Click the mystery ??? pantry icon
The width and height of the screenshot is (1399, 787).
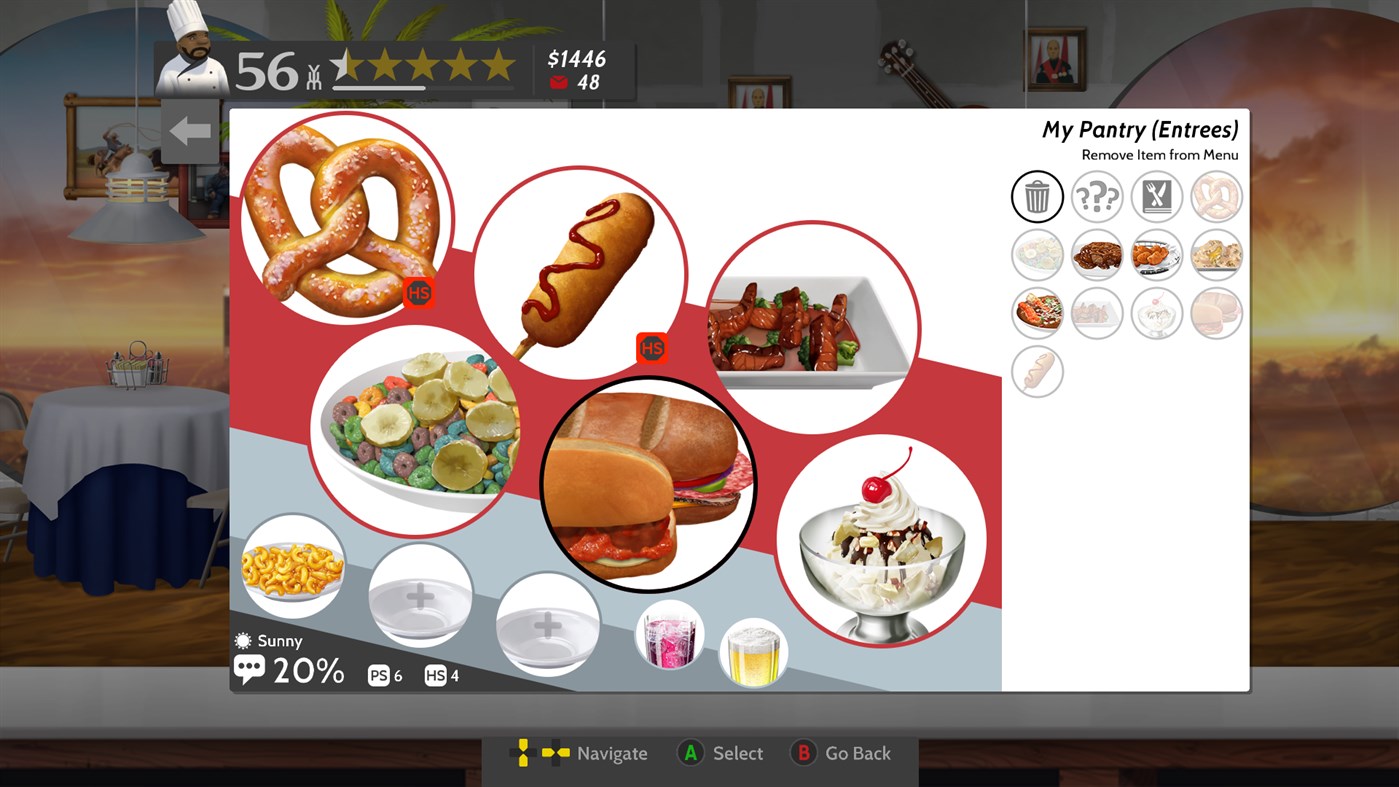coord(1097,196)
